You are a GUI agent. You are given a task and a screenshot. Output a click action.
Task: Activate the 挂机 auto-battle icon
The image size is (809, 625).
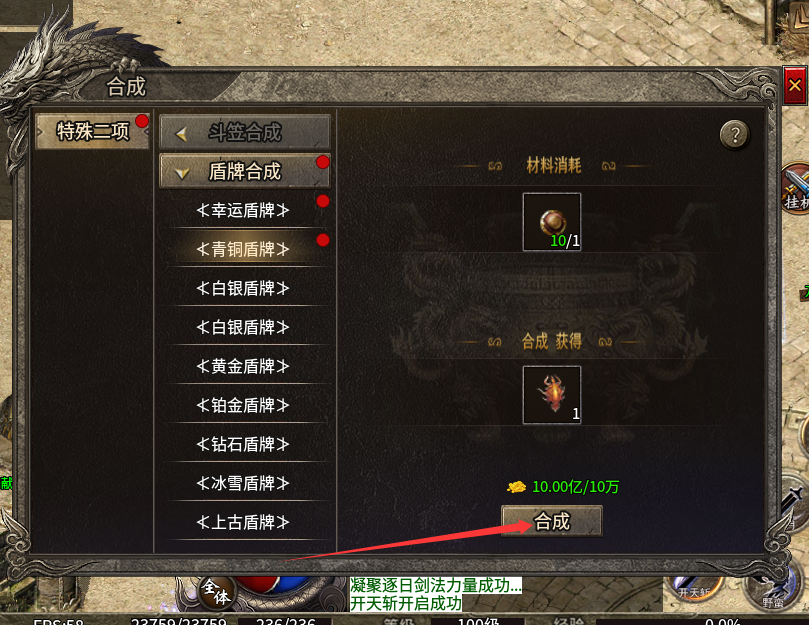coord(796,188)
